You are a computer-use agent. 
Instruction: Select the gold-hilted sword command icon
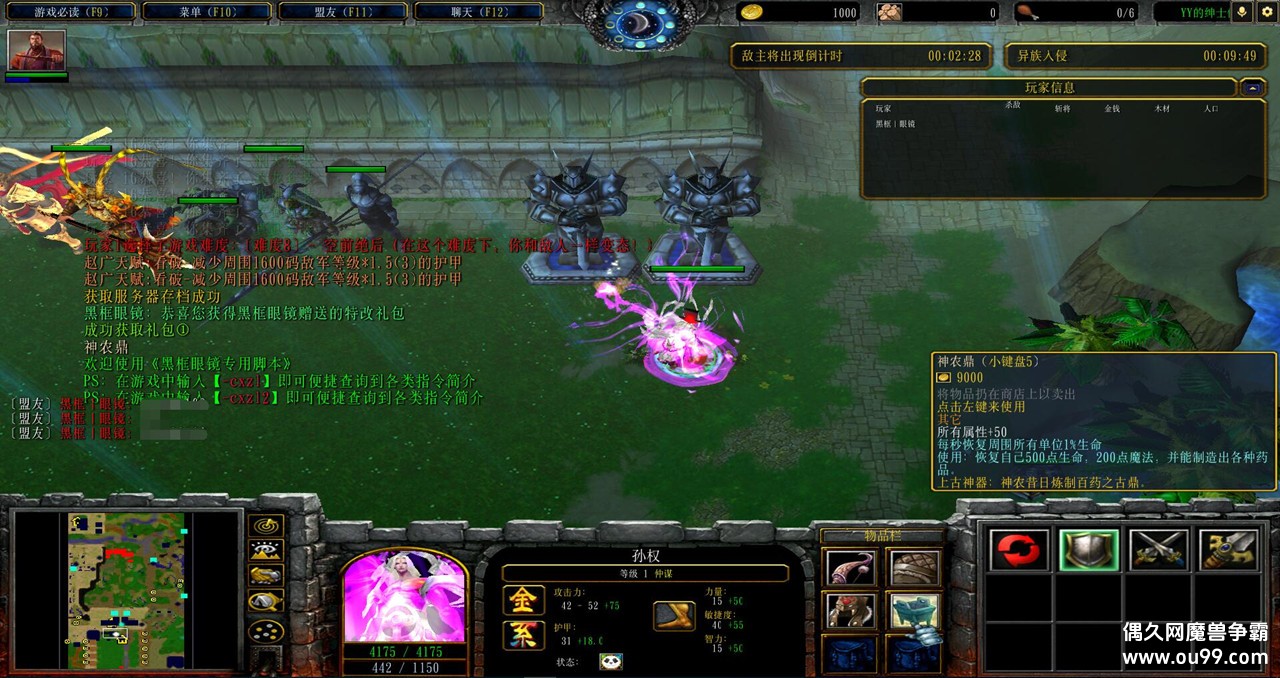(1228, 550)
